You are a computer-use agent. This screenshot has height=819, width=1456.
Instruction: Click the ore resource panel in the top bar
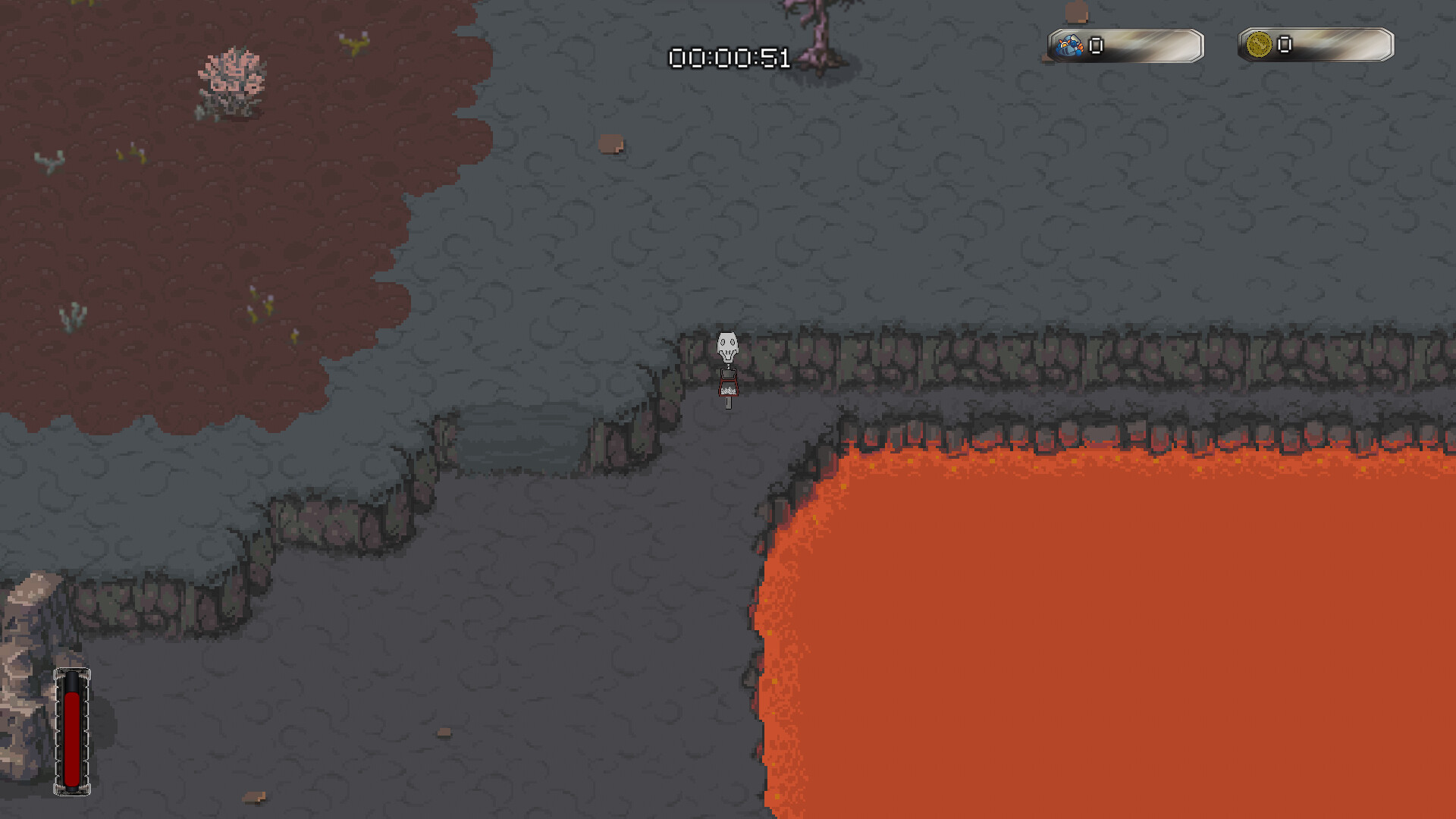point(1126,45)
